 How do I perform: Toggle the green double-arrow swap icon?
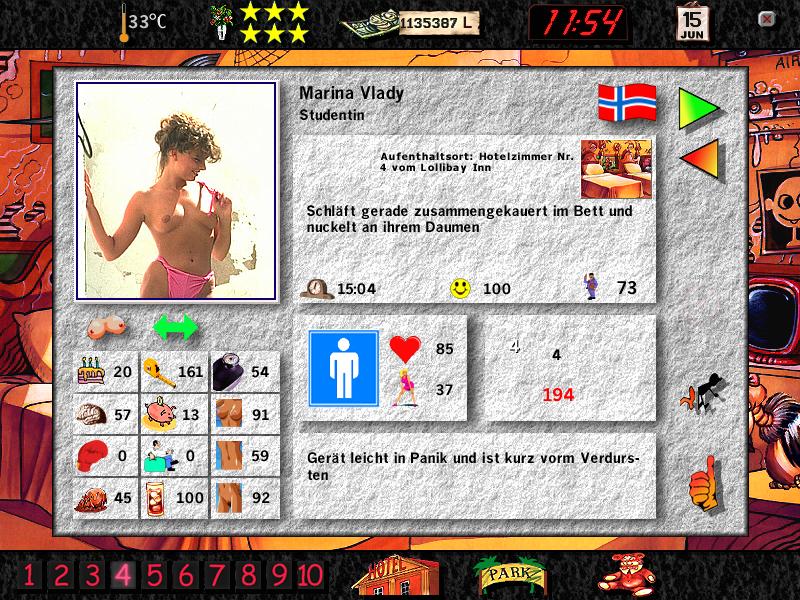click(176, 327)
